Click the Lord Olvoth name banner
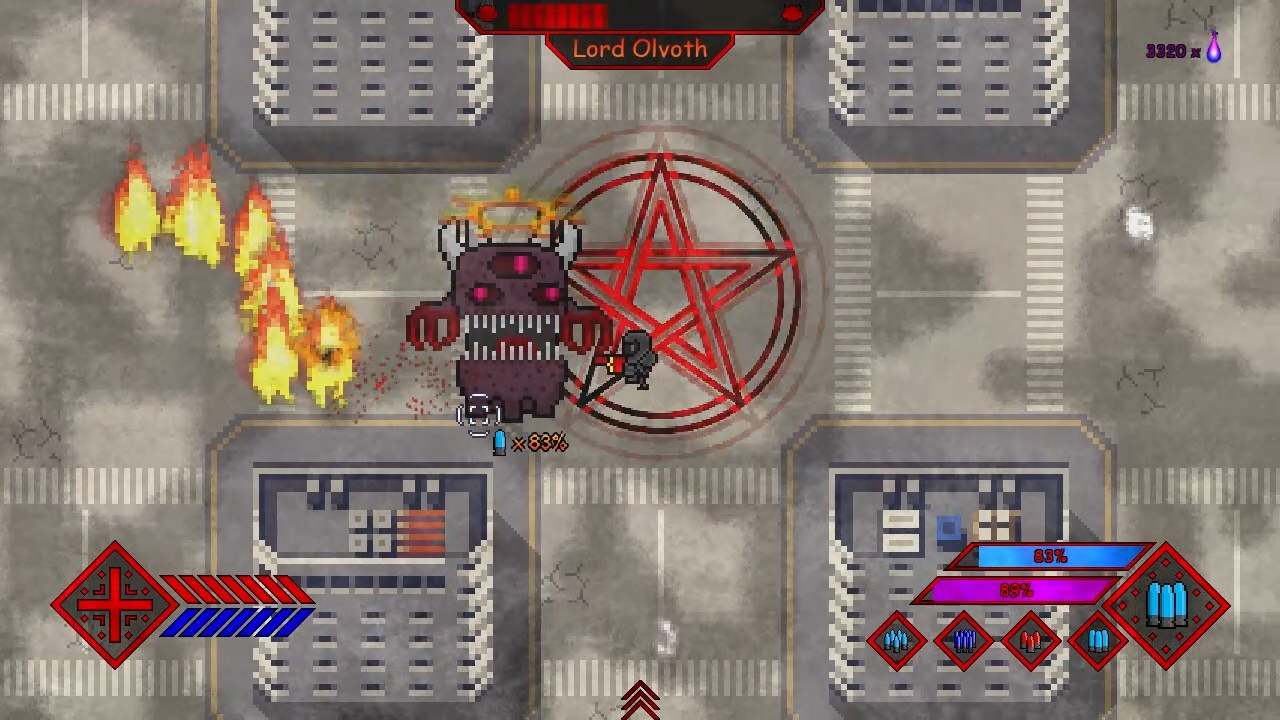1280x720 pixels. (x=640, y=49)
